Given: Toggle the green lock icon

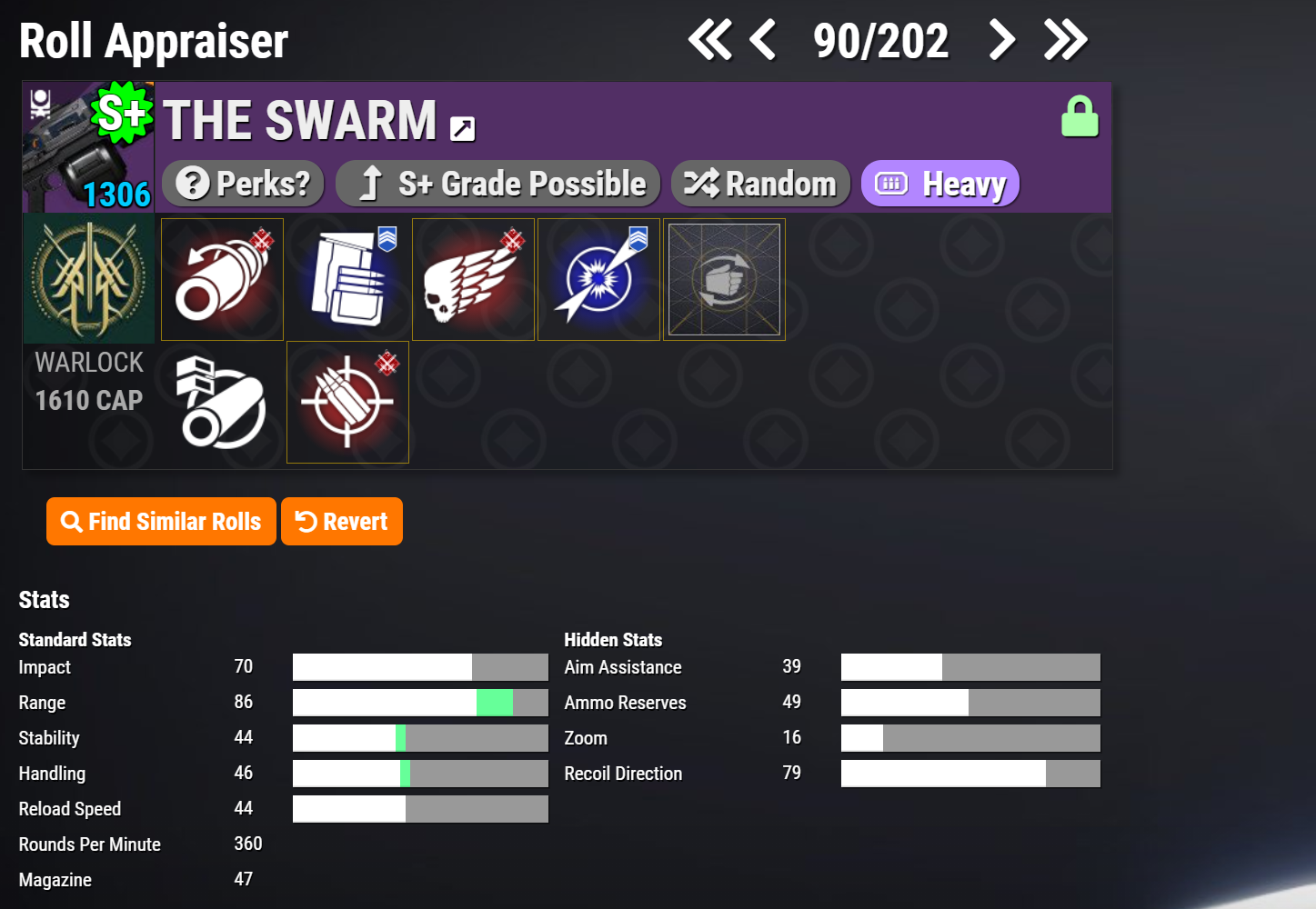Looking at the screenshot, I should [x=1080, y=116].
